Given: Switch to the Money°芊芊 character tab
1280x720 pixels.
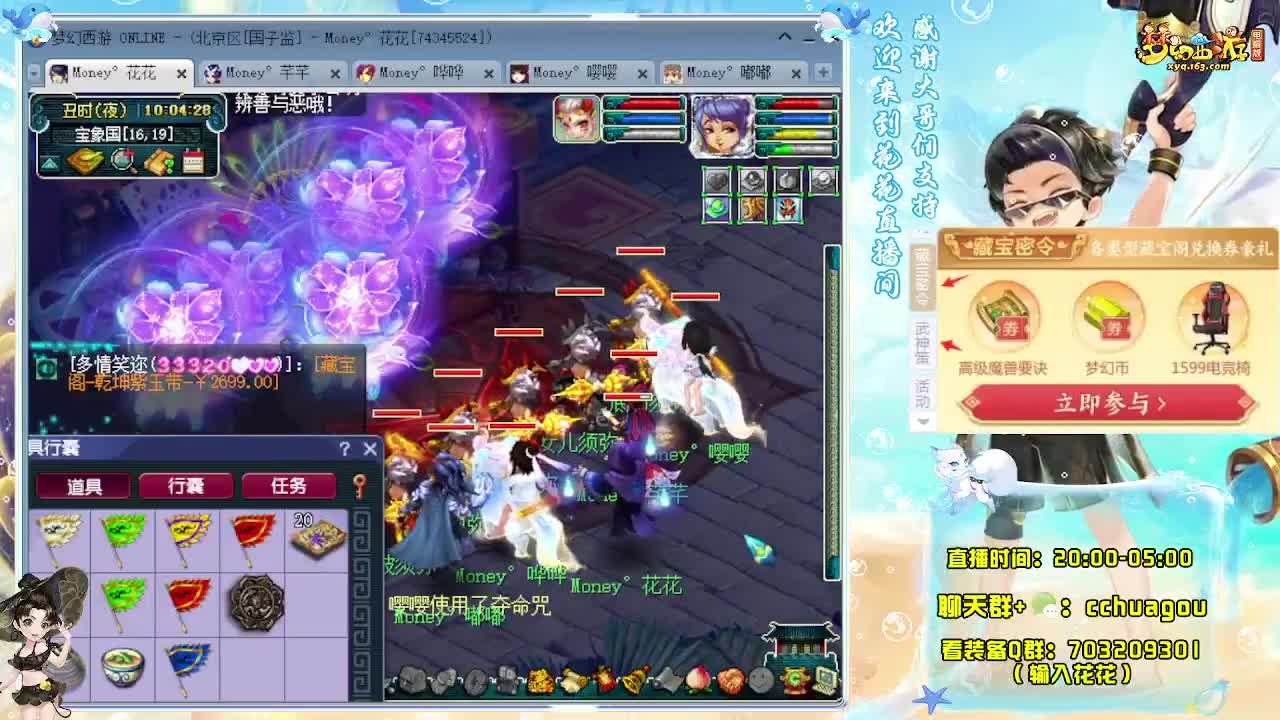Looking at the screenshot, I should [263, 72].
